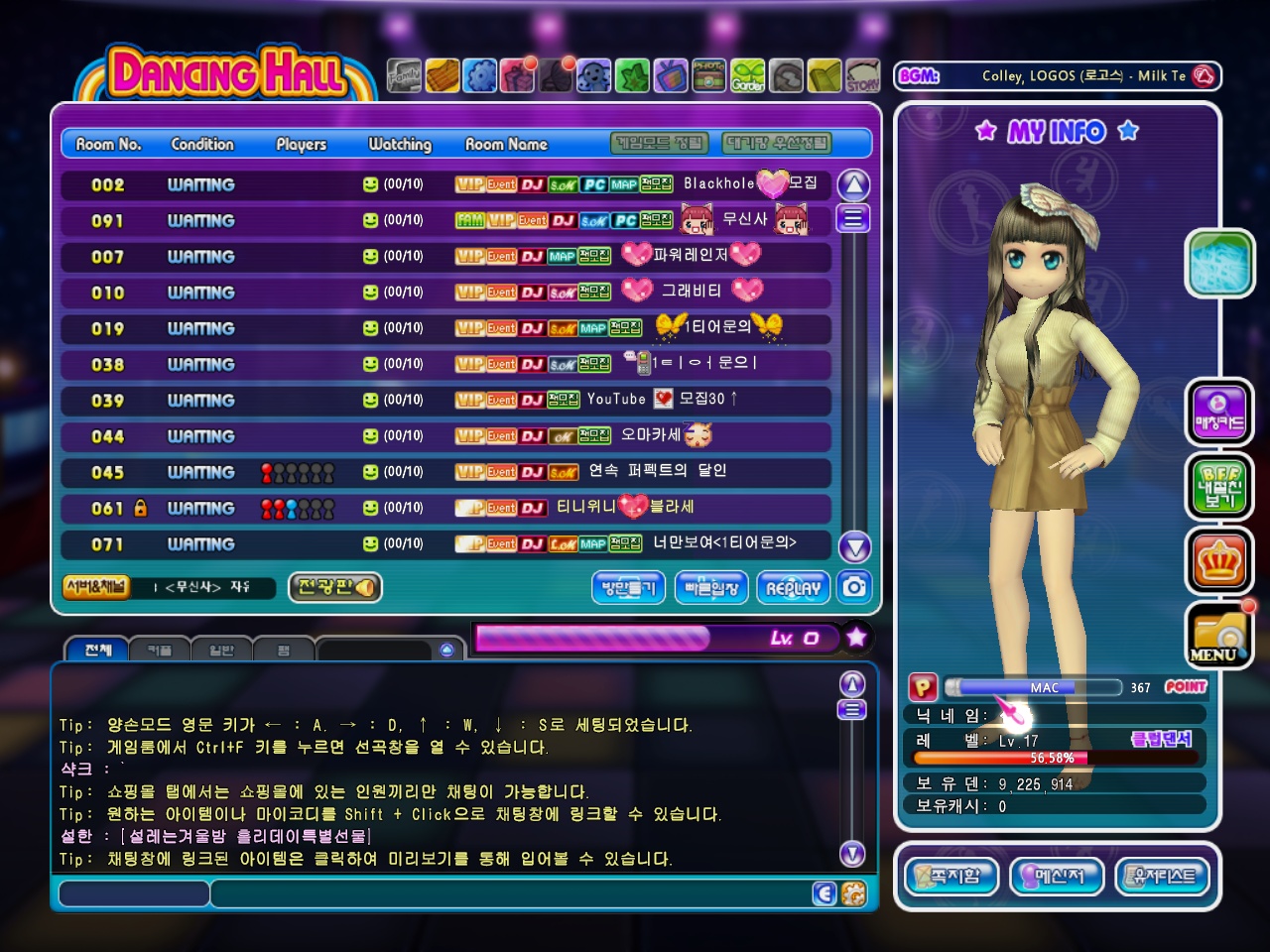
Task: Click the 빠른입장 quick join button
Action: (711, 588)
